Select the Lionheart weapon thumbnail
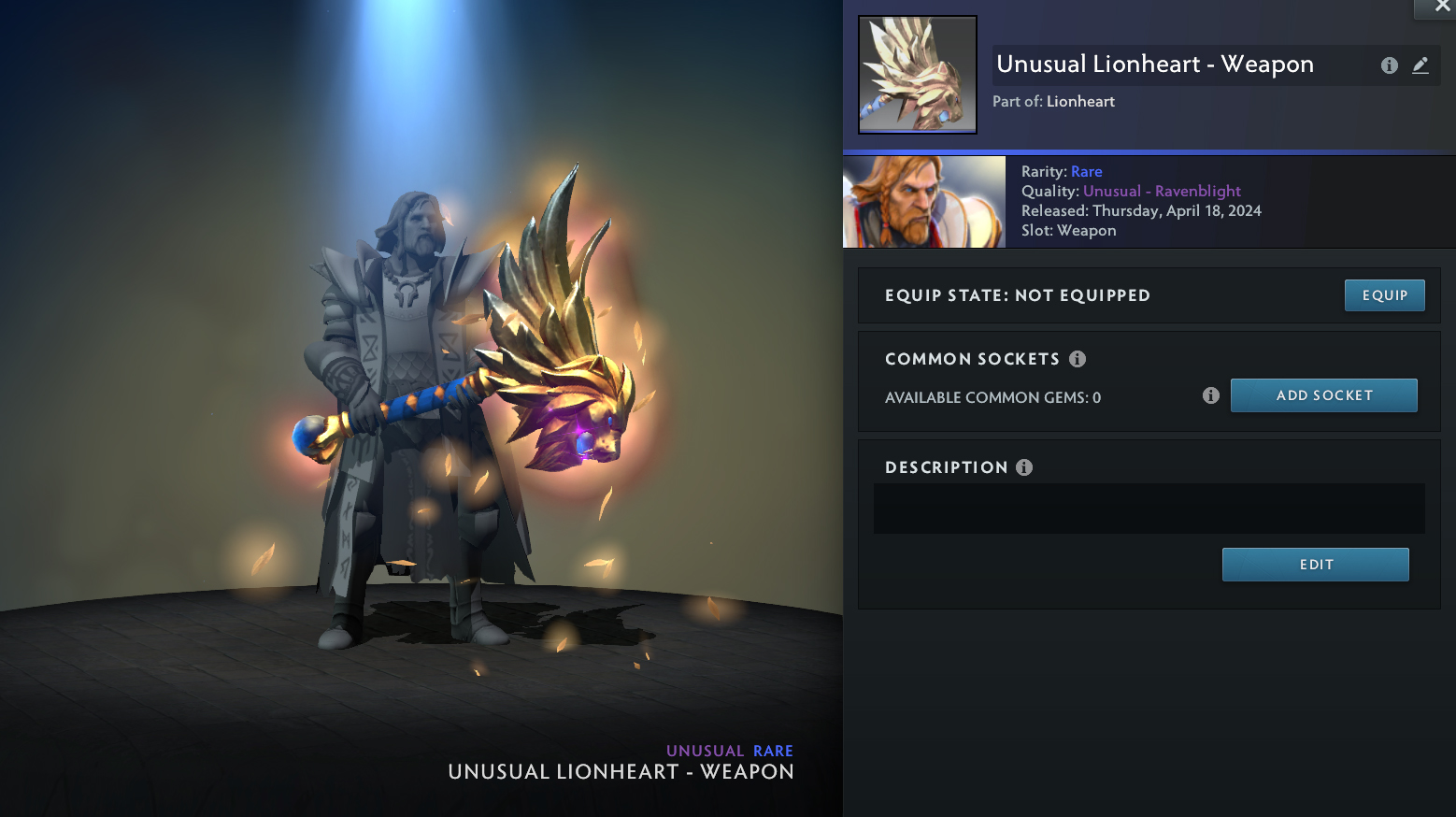Image resolution: width=1456 pixels, height=817 pixels. [x=918, y=75]
